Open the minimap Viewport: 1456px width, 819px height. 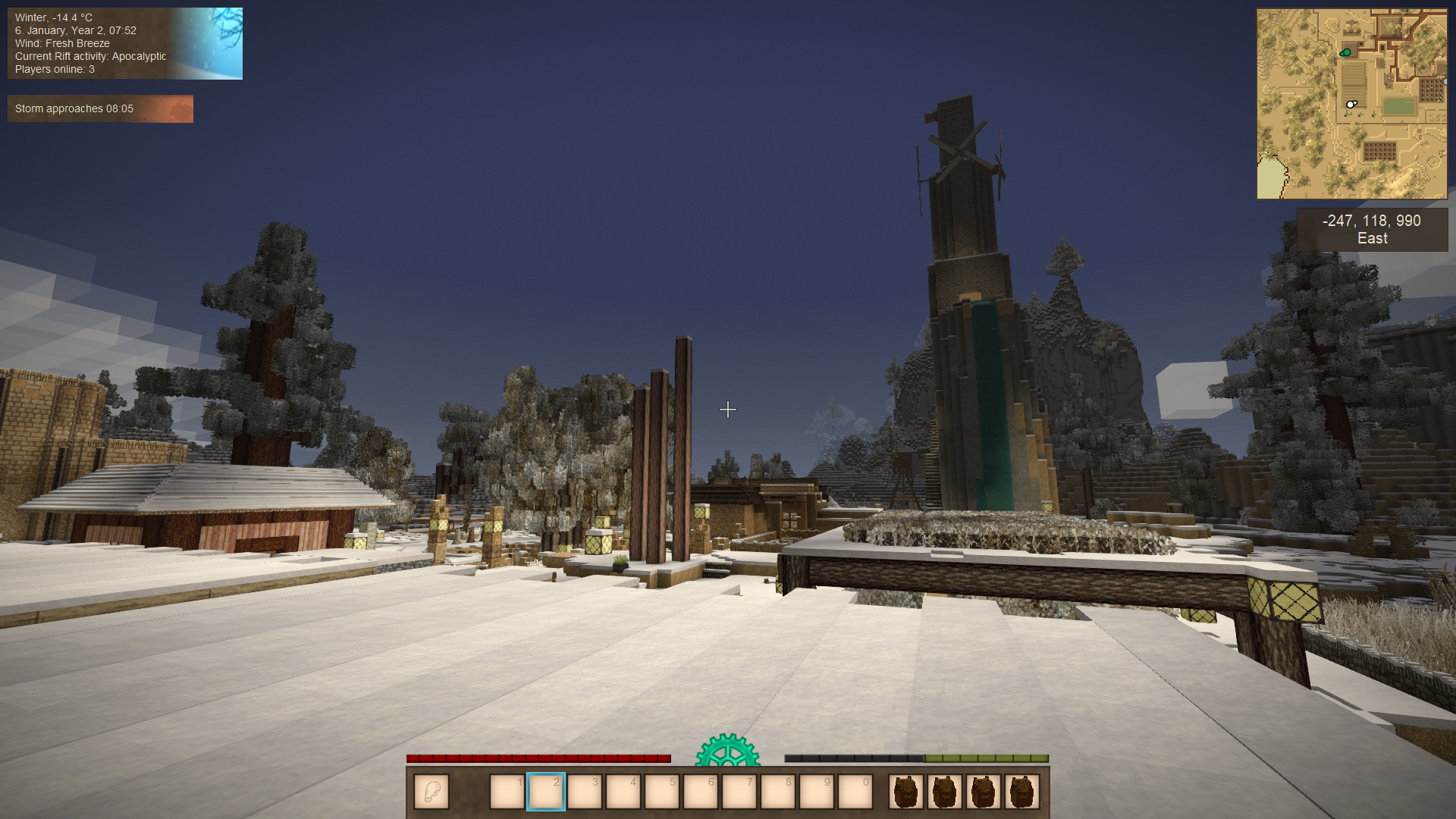click(x=1351, y=104)
